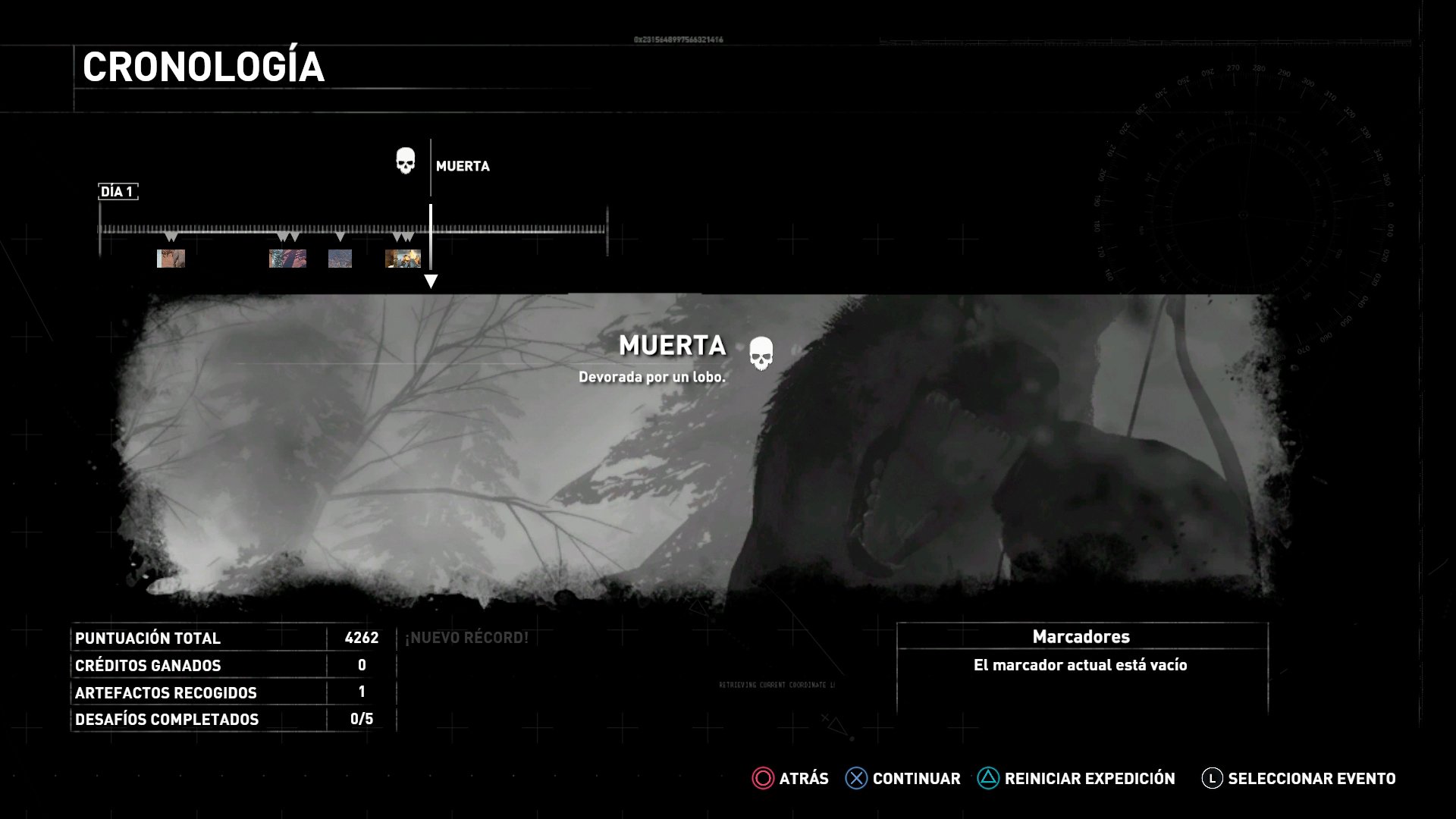Expand the DESAFÍOS COMPLETADOS entry
The width and height of the screenshot is (1456, 819).
(168, 719)
